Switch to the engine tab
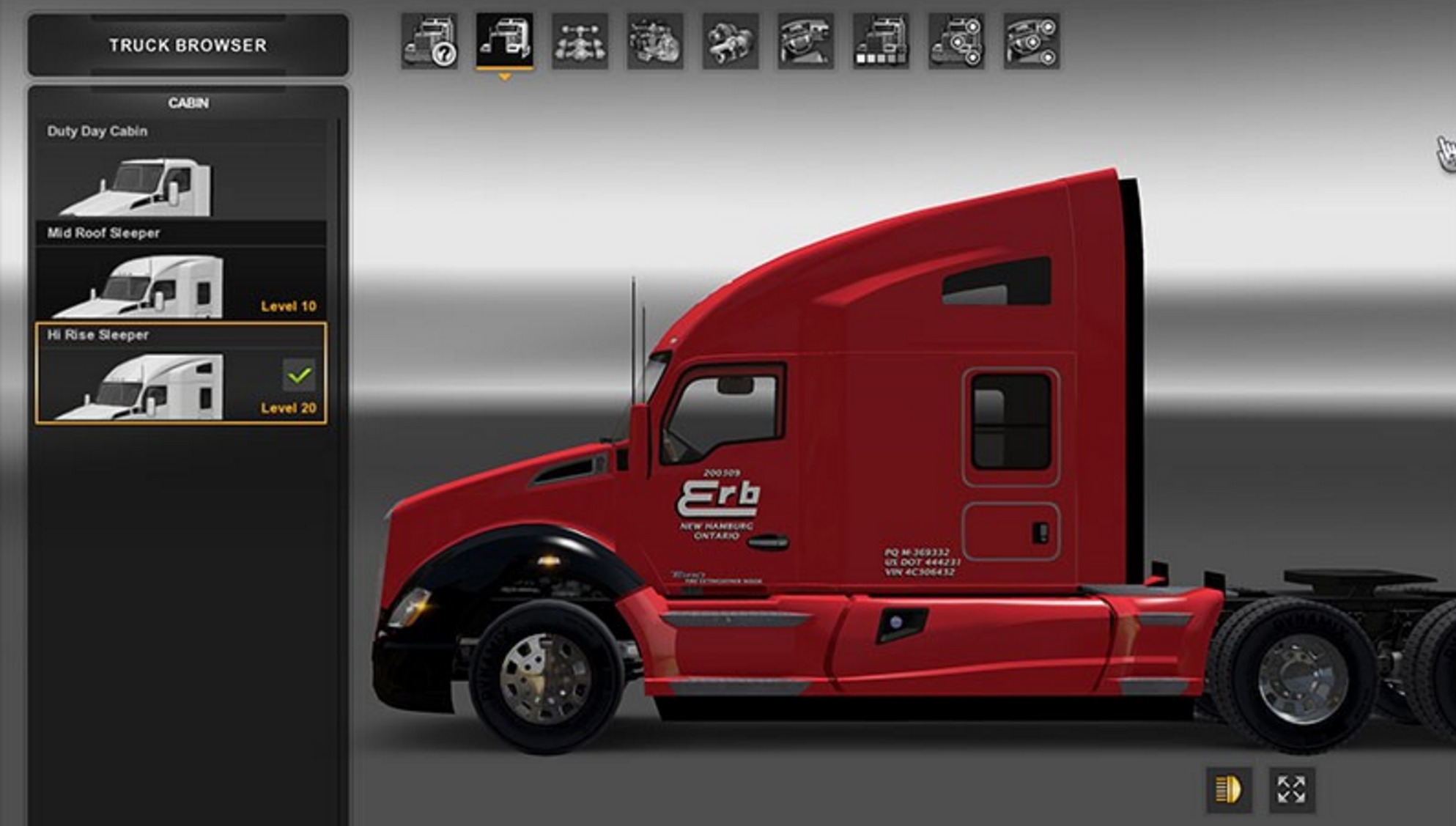 tap(655, 42)
